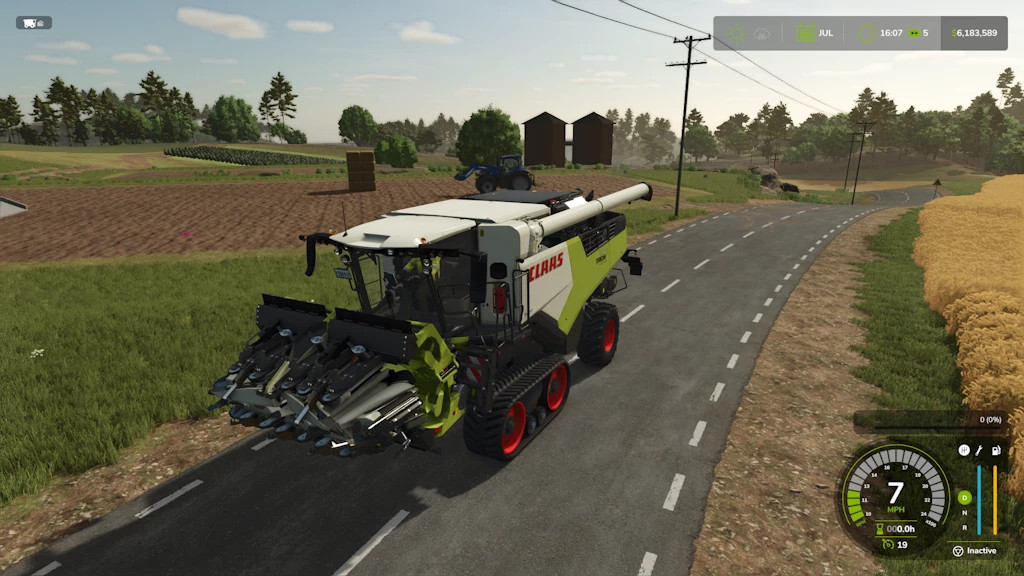Click the cruise control speed icon
This screenshot has width=1024, height=576.
pyautogui.click(x=887, y=544)
